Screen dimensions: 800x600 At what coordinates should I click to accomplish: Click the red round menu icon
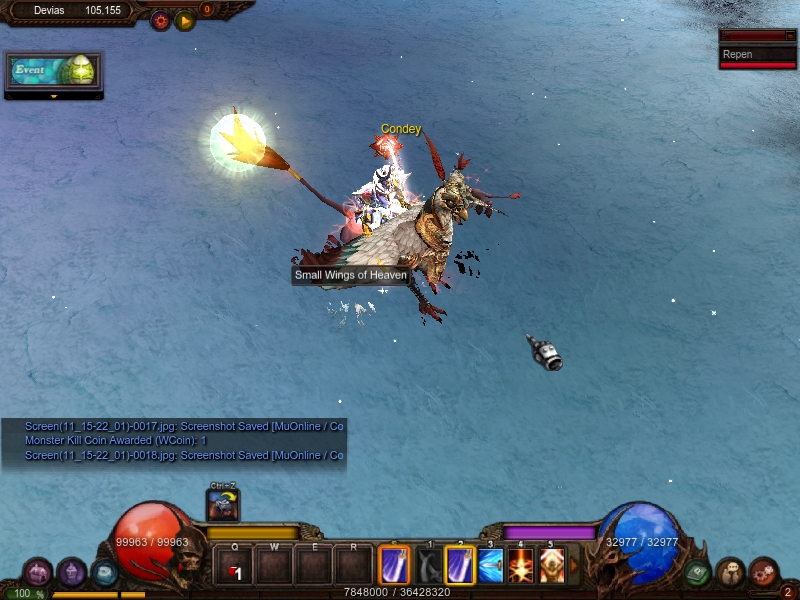(764, 573)
